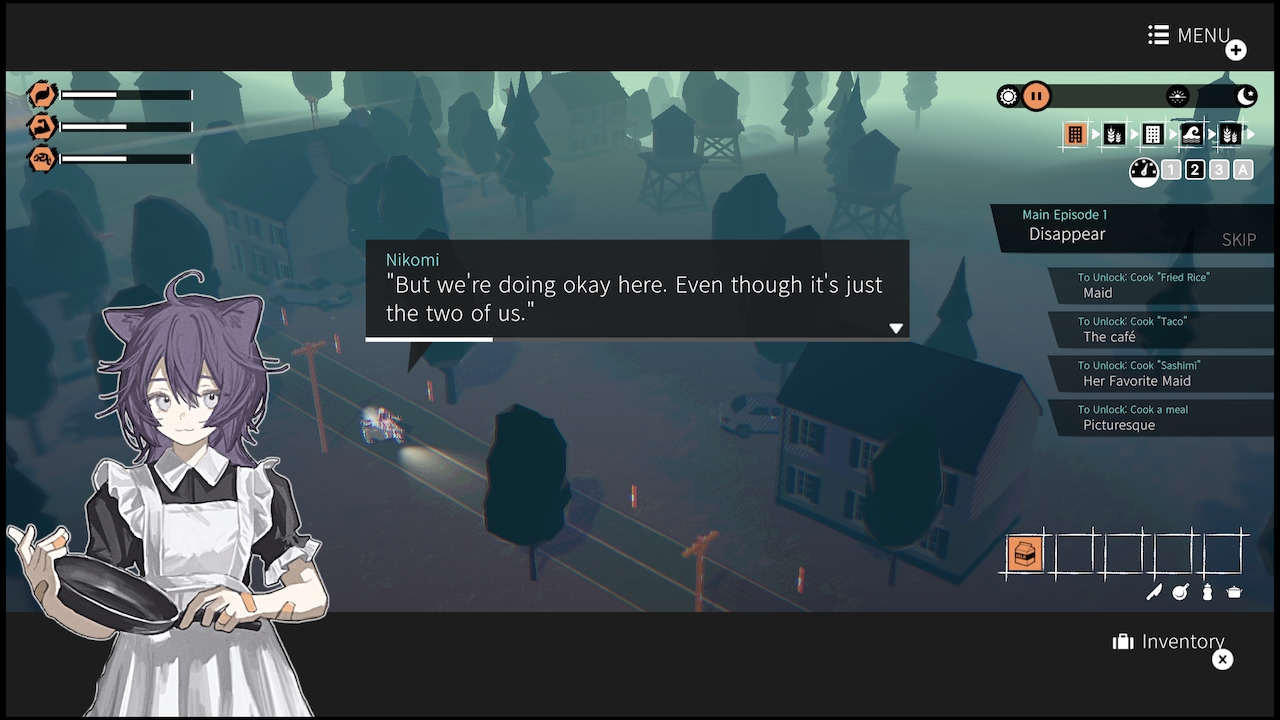This screenshot has height=720, width=1280.
Task: Select the first wheat field icon
Action: tap(1115, 133)
